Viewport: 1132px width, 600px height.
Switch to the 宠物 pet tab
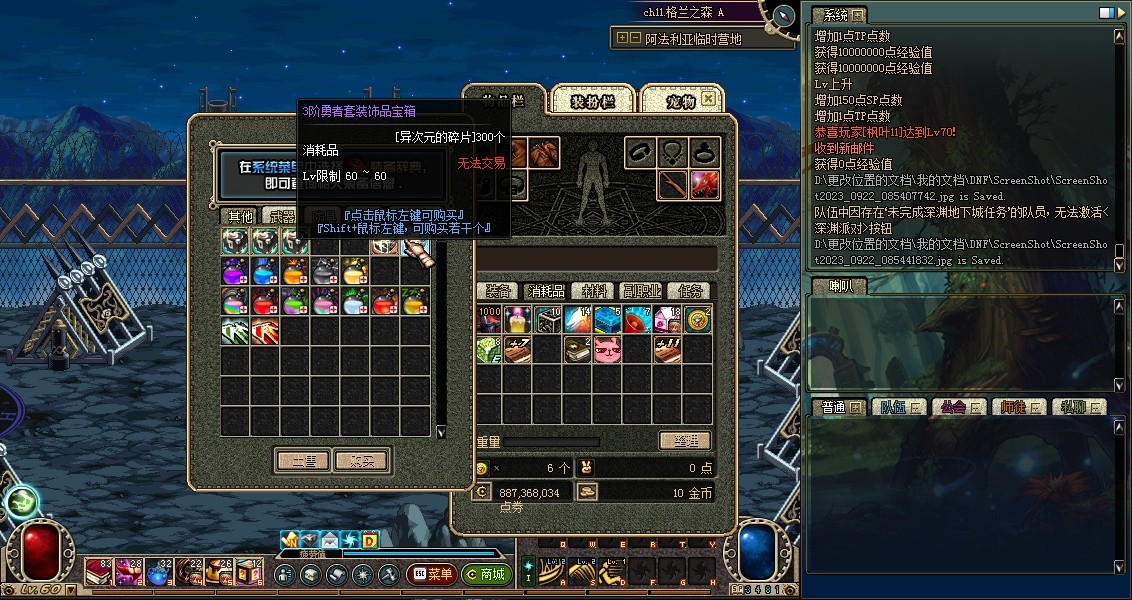680,101
